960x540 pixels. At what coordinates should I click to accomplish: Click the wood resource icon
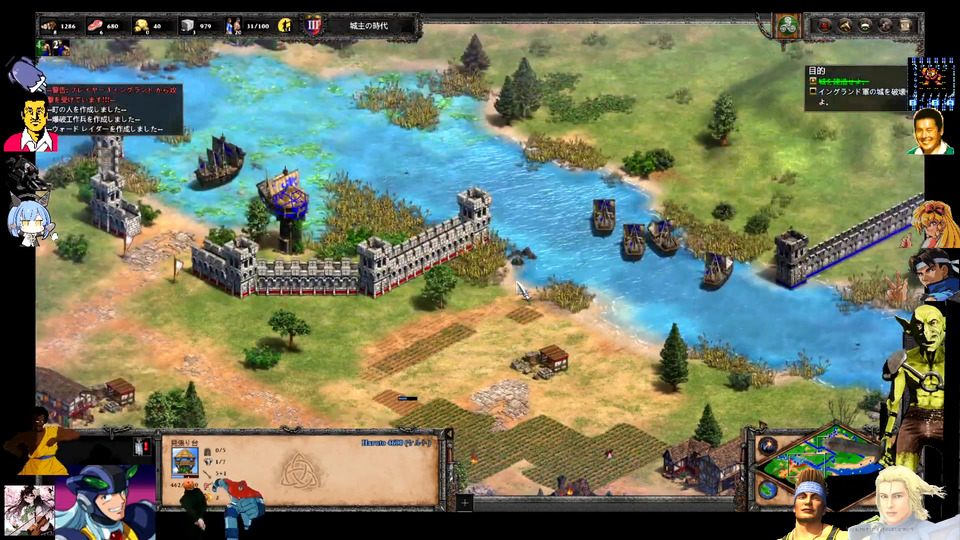pos(47,25)
